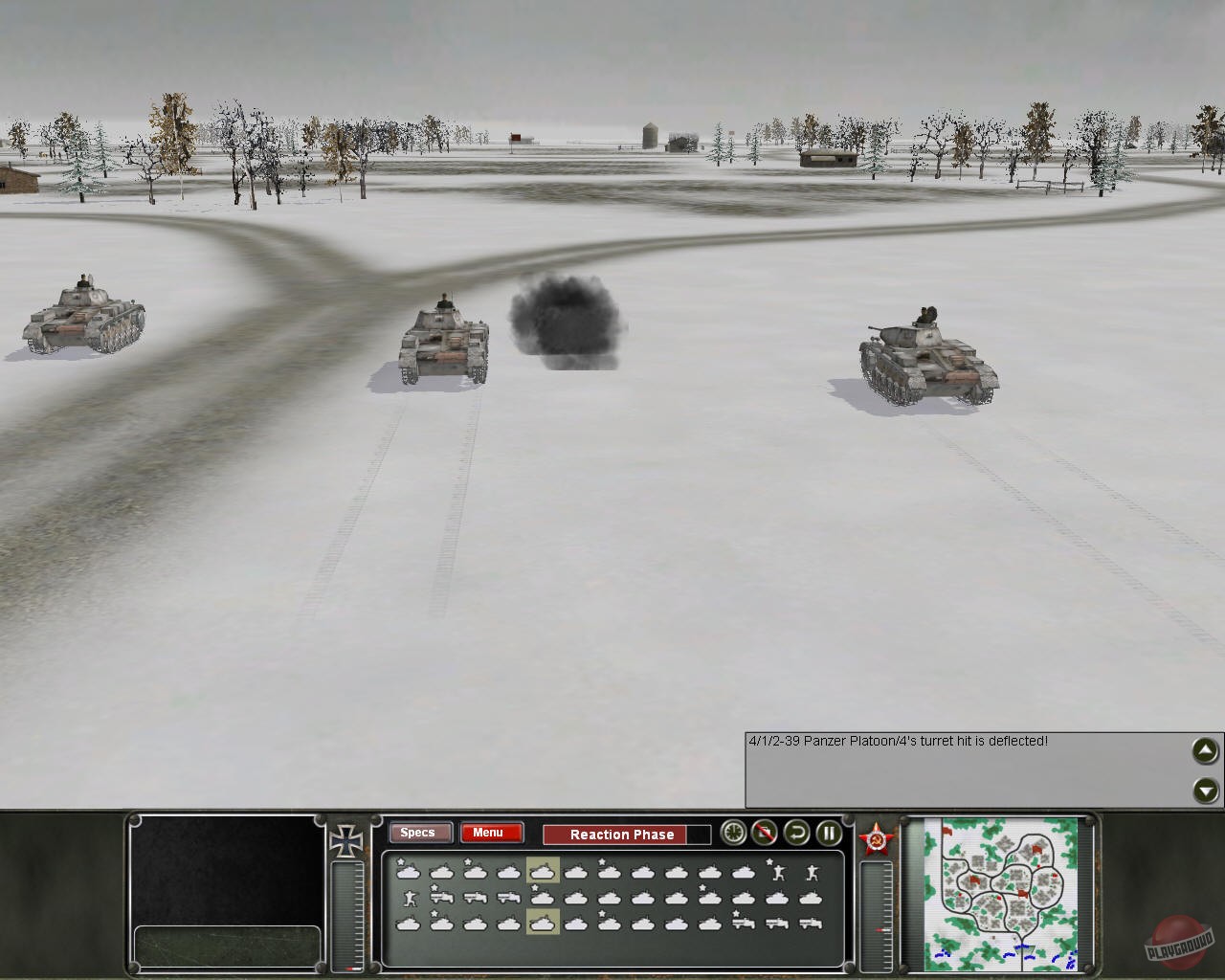This screenshot has width=1225, height=980.
Task: Select a truck icon at the end of the bottom roster row
Action: point(809,924)
